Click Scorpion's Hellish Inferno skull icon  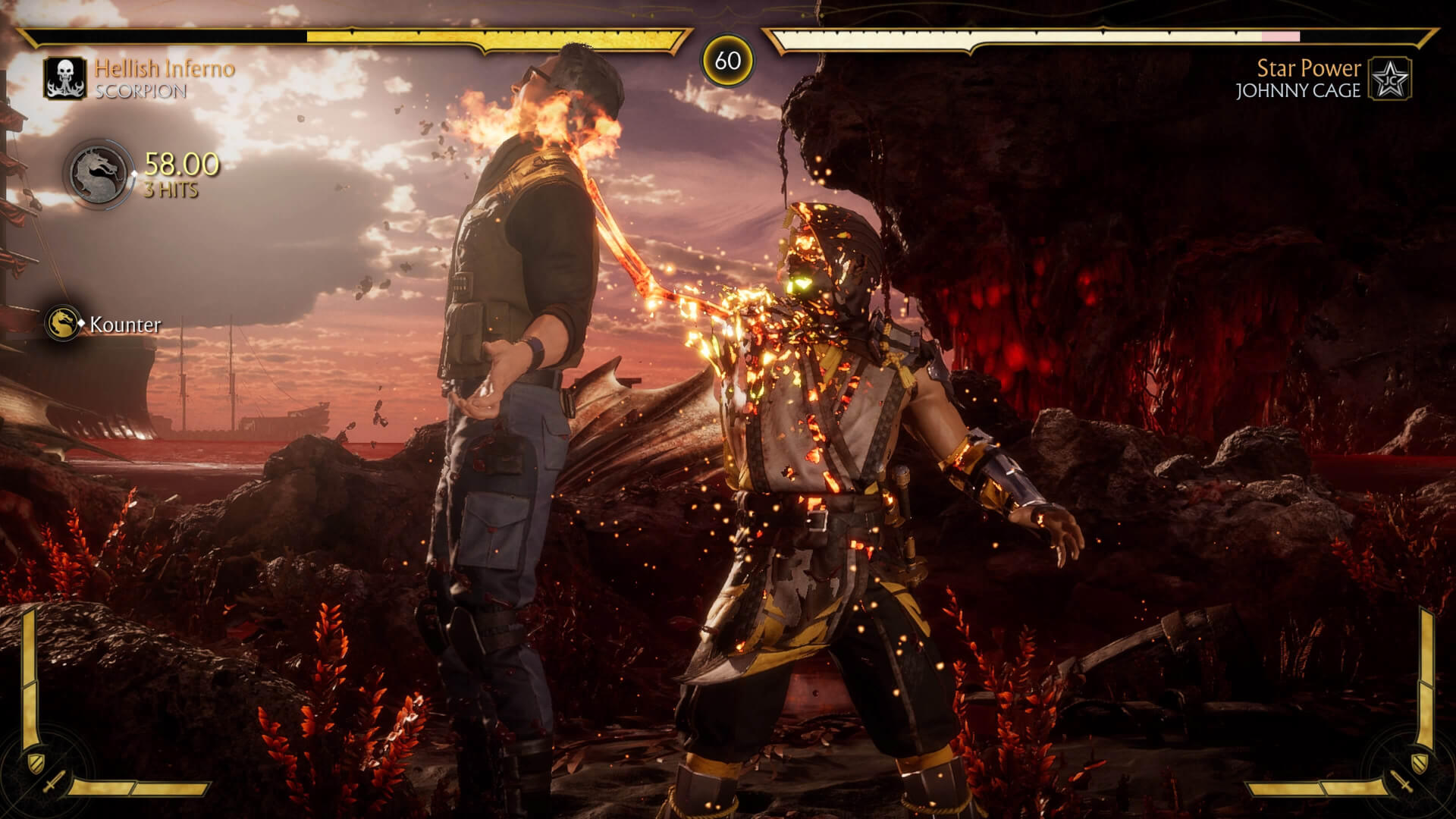click(64, 78)
